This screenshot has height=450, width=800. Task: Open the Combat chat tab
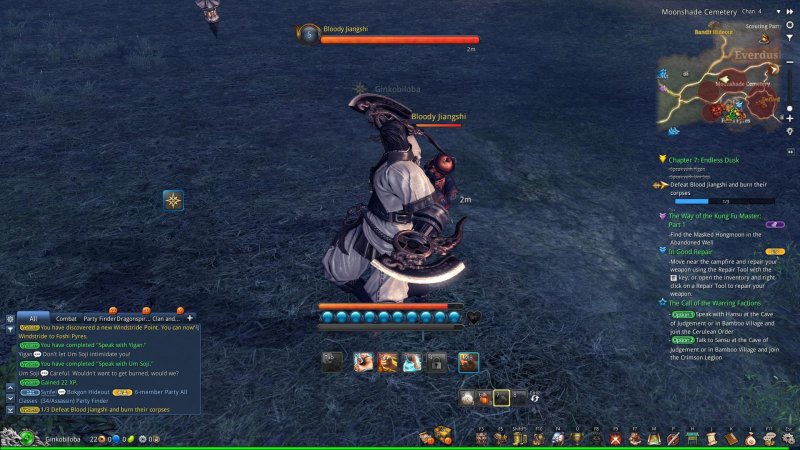tap(66, 317)
